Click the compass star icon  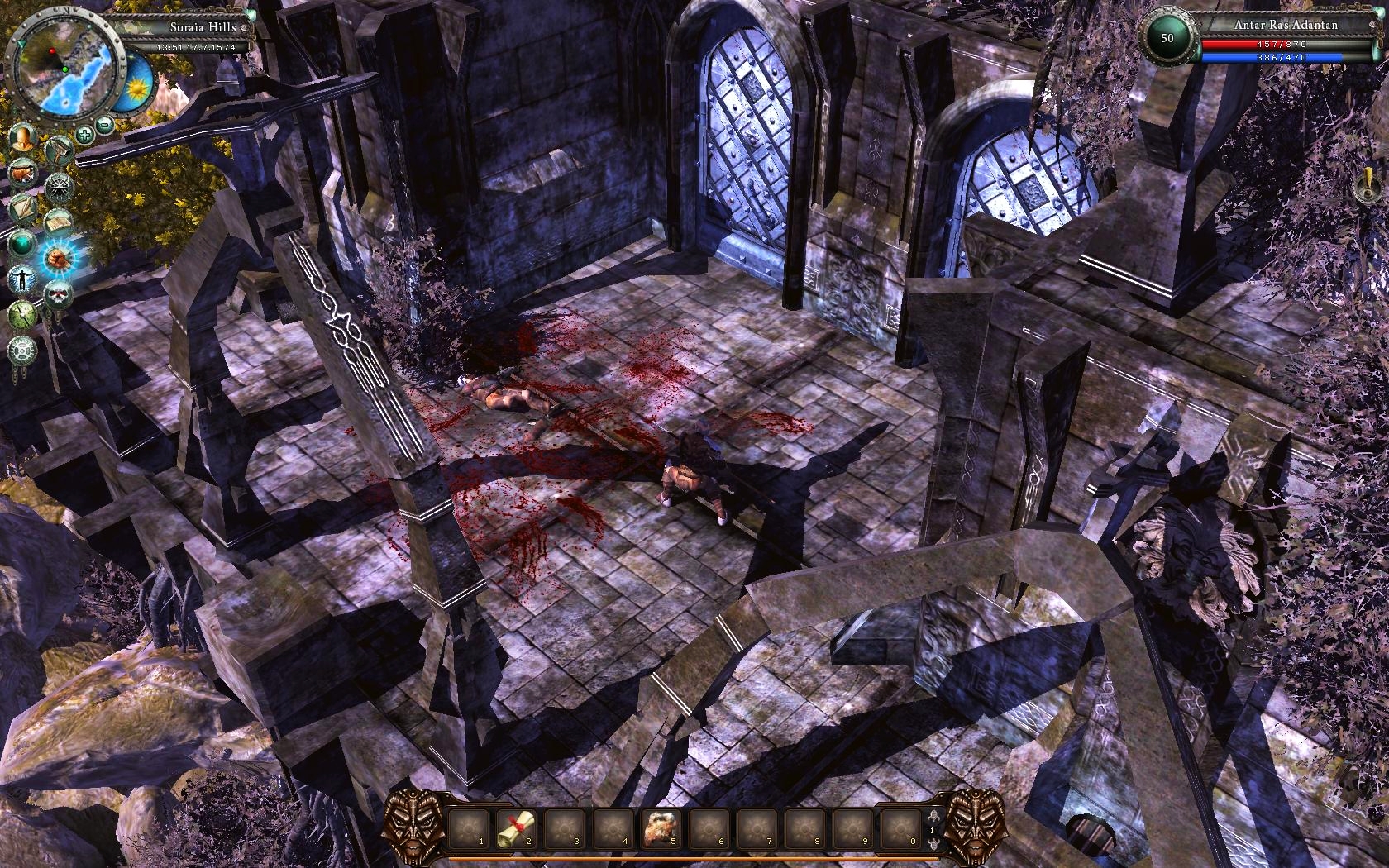pos(60,187)
